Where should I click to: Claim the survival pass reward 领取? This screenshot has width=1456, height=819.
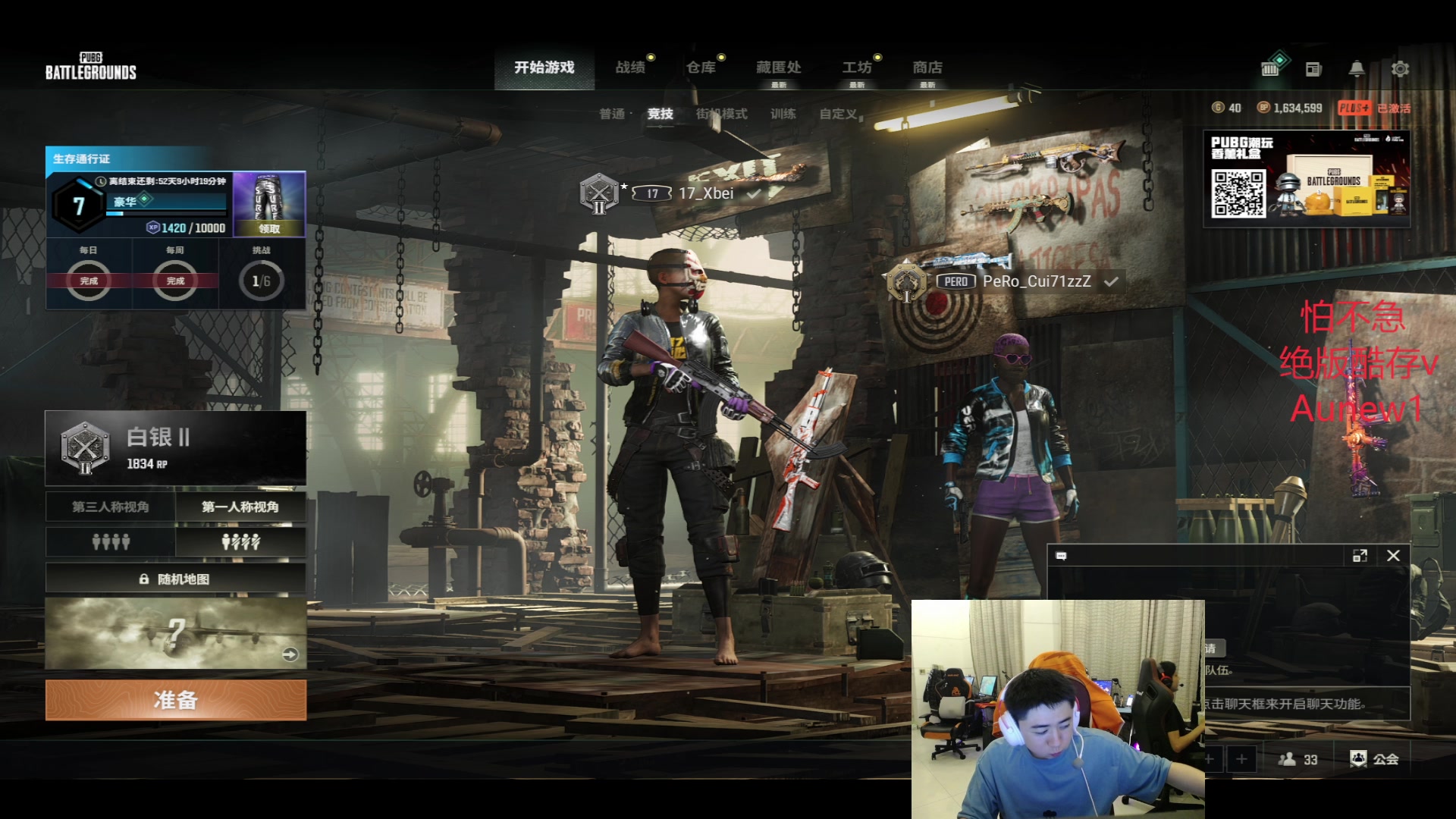(269, 227)
